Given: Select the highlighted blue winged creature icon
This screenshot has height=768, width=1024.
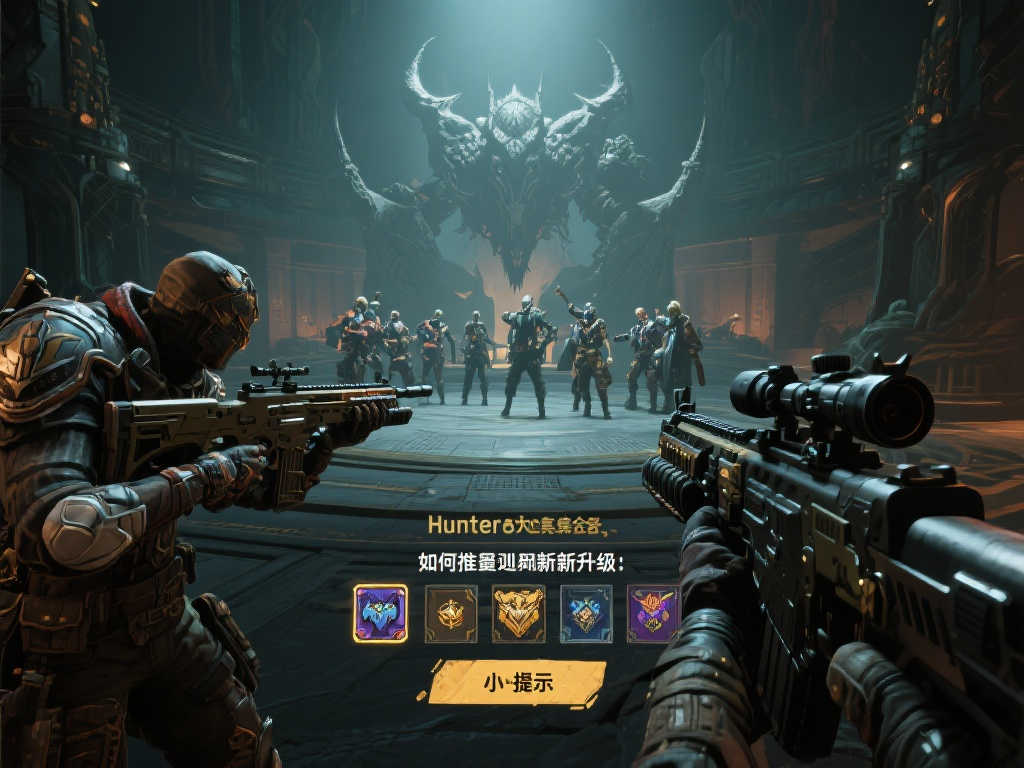Looking at the screenshot, I should click(x=380, y=613).
